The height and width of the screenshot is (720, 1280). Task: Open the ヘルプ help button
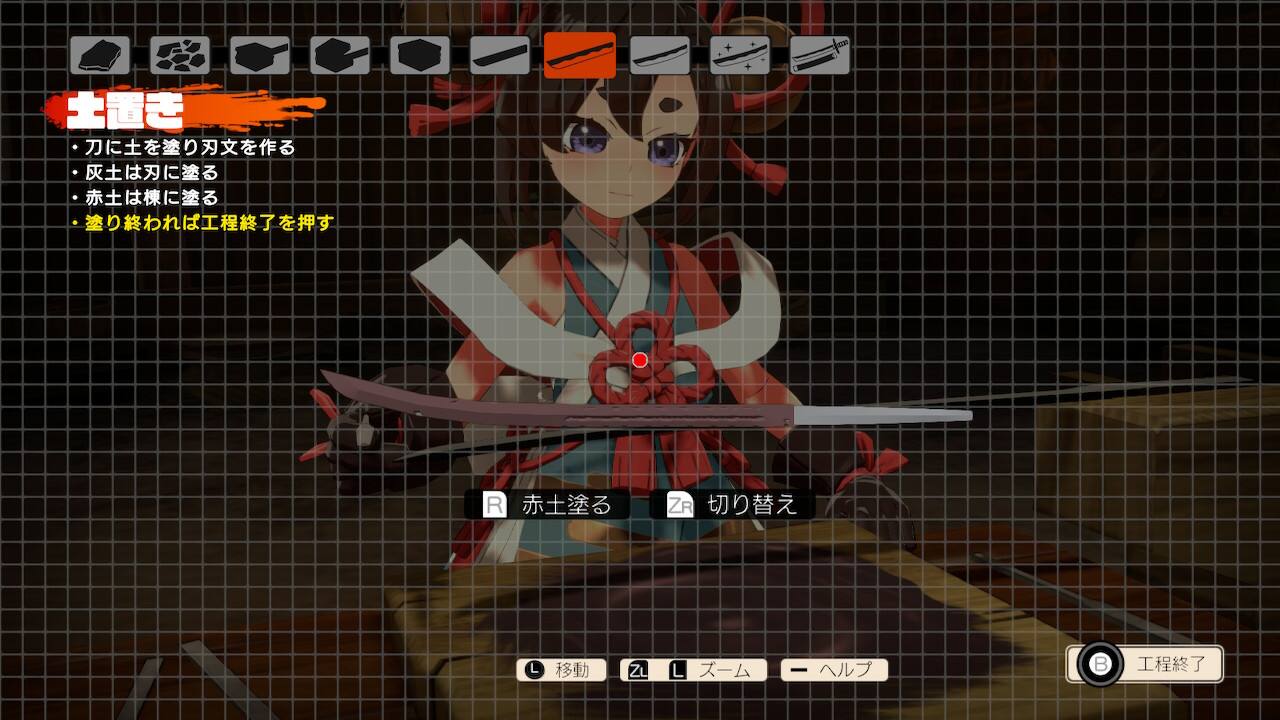point(834,670)
